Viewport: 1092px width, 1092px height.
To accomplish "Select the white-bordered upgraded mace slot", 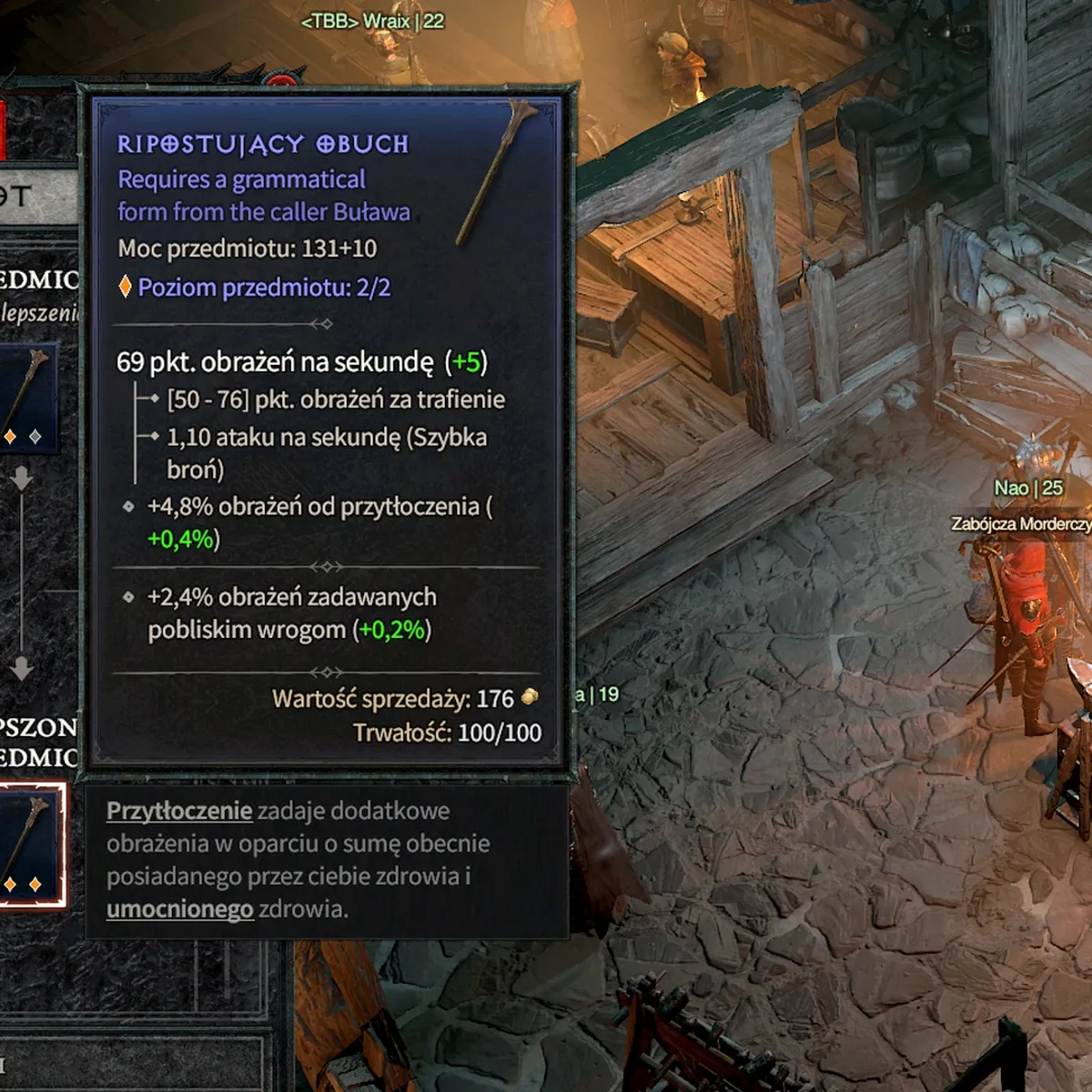I will [x=30, y=844].
